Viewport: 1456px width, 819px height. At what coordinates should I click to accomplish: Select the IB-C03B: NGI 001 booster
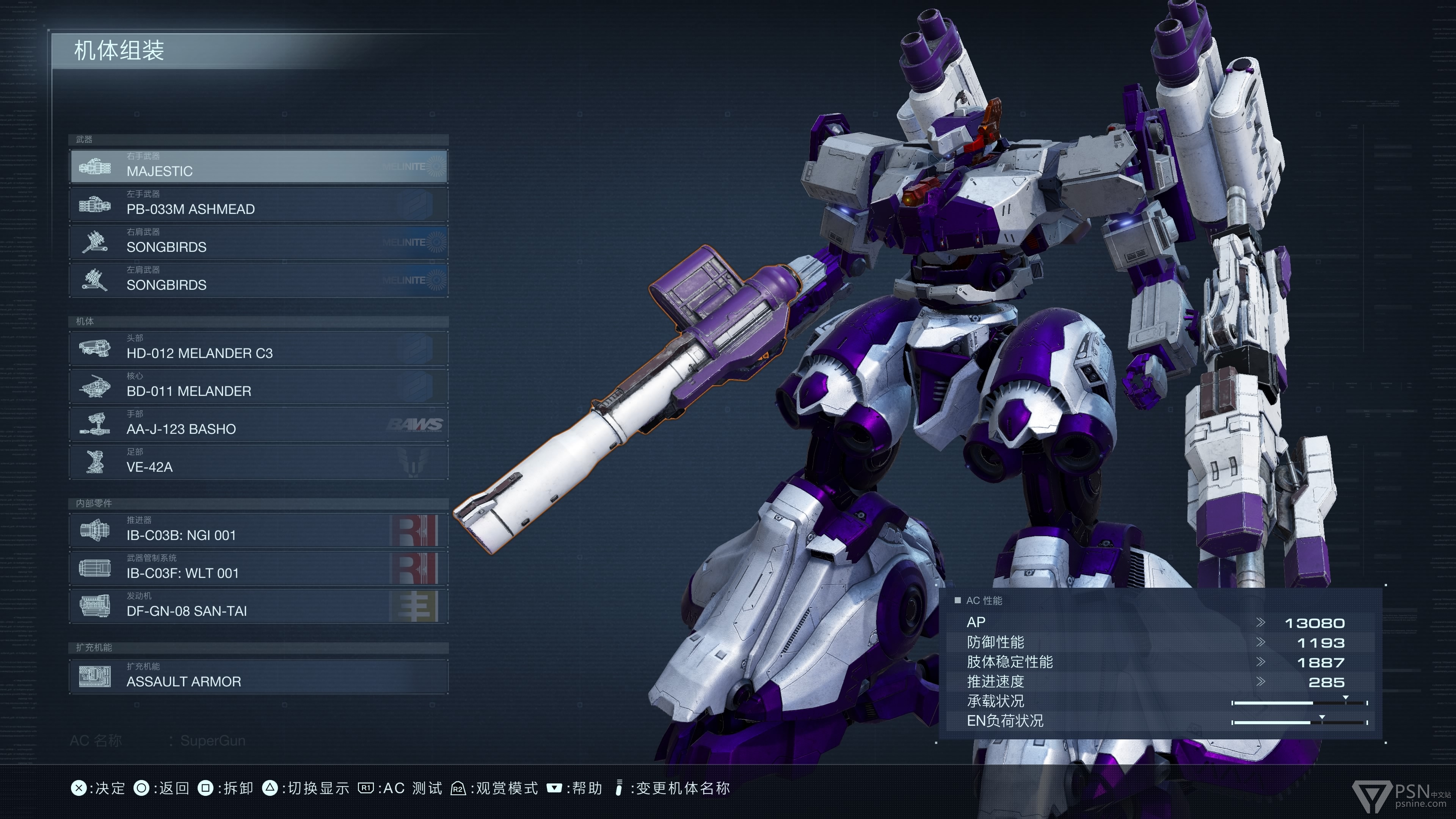(259, 530)
